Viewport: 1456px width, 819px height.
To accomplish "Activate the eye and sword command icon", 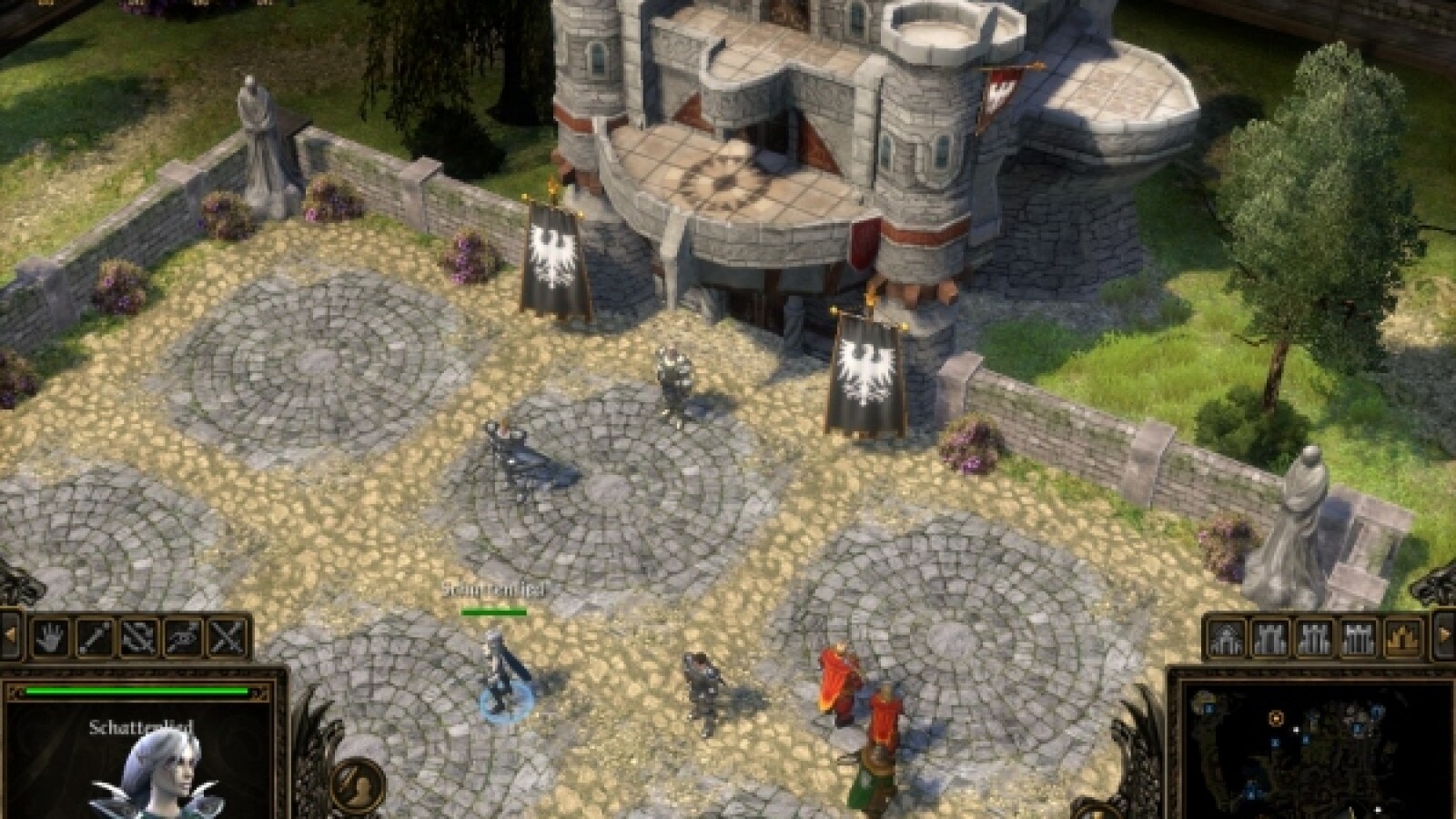I will (185, 636).
